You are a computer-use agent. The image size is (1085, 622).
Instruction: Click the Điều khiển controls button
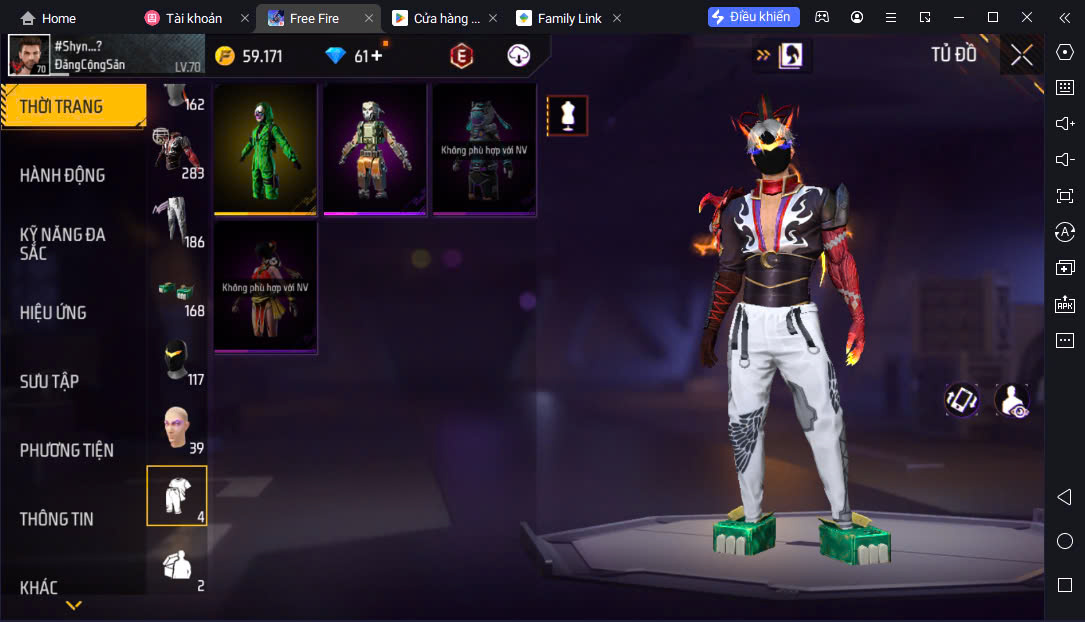pyautogui.click(x=753, y=17)
